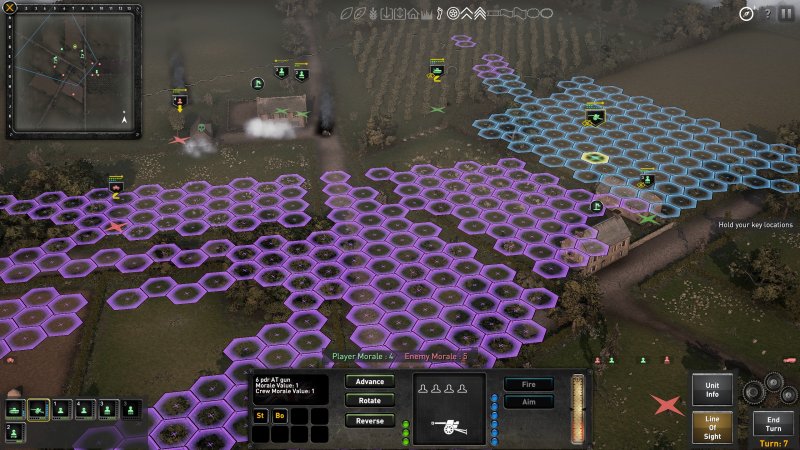Image resolution: width=800 pixels, height=450 pixels.
Task: Toggle the Line Of Sight overlay
Action: (x=711, y=427)
